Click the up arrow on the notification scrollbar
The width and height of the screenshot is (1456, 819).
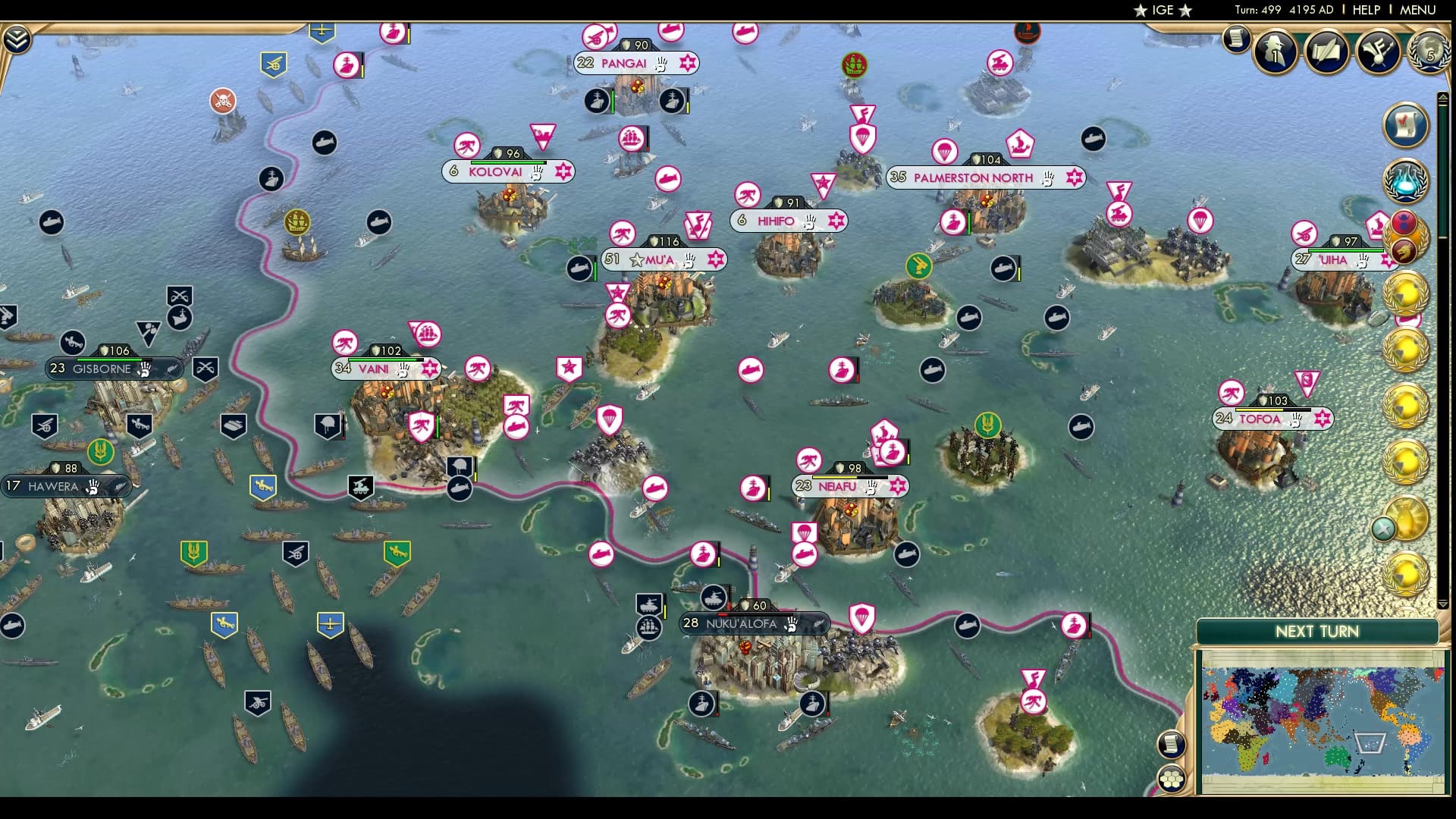pyautogui.click(x=1443, y=97)
